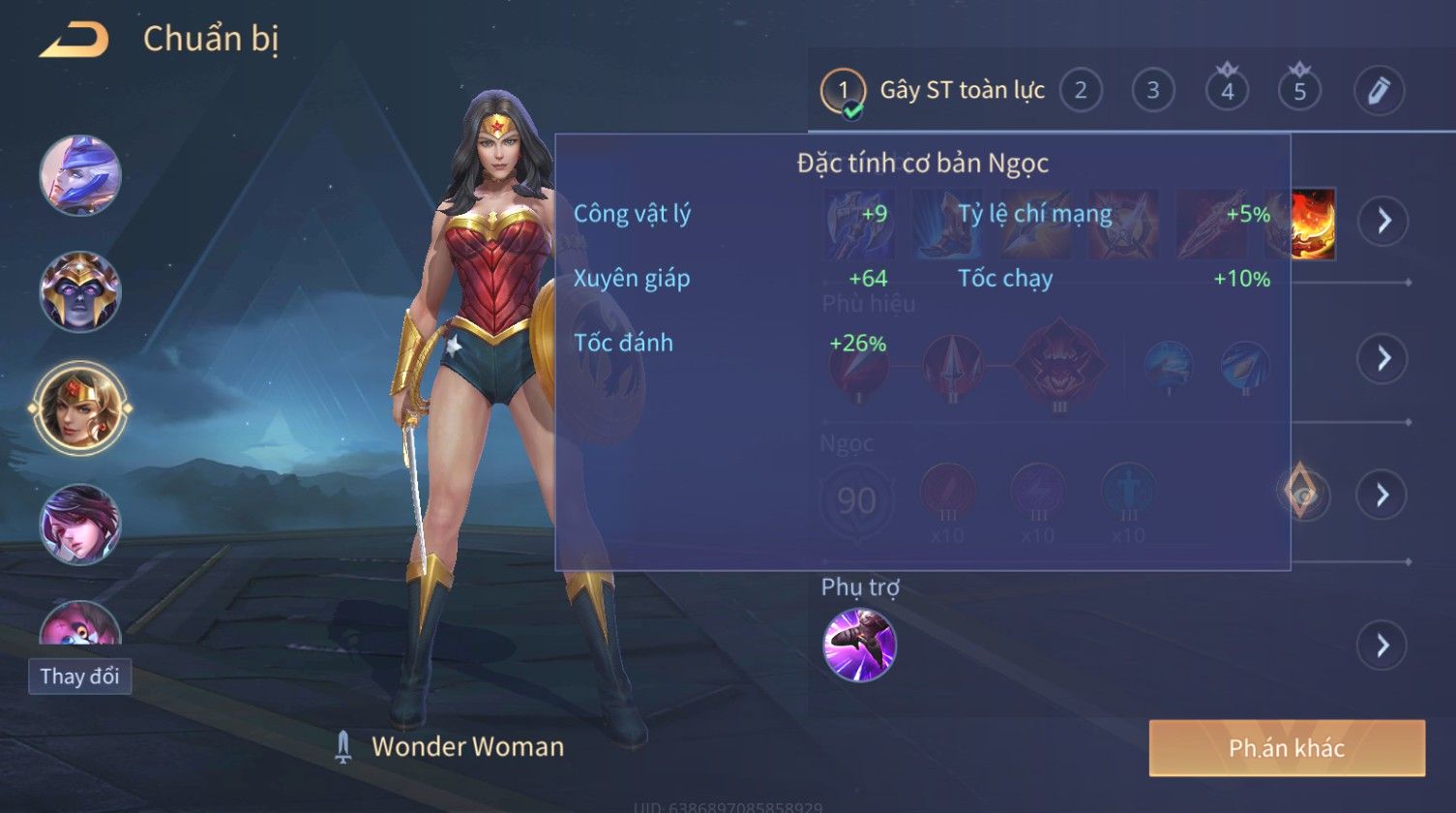Open the equipment build details arrow

[1382, 221]
